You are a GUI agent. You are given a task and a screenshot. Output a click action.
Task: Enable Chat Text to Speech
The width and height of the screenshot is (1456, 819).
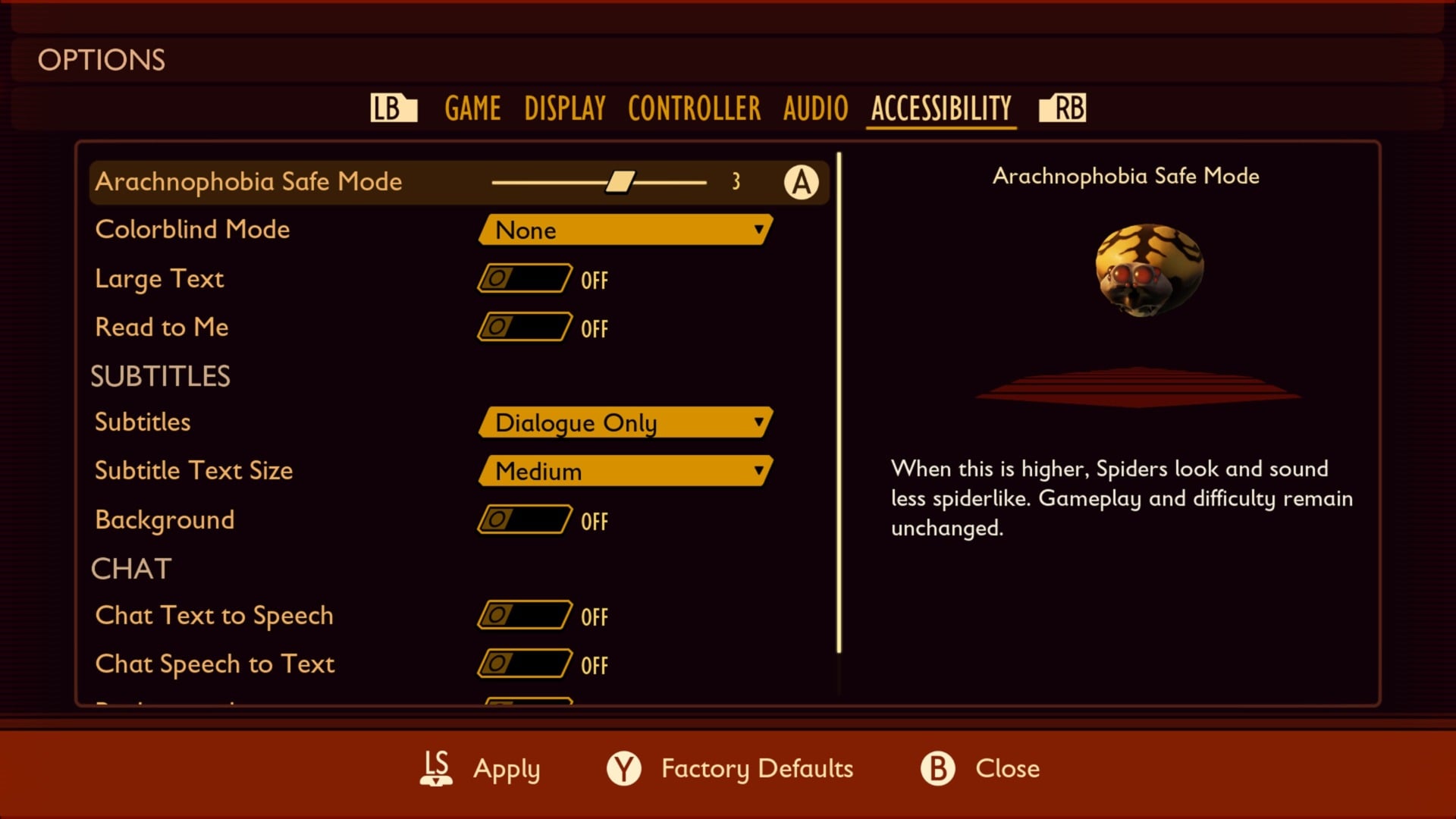coord(525,615)
